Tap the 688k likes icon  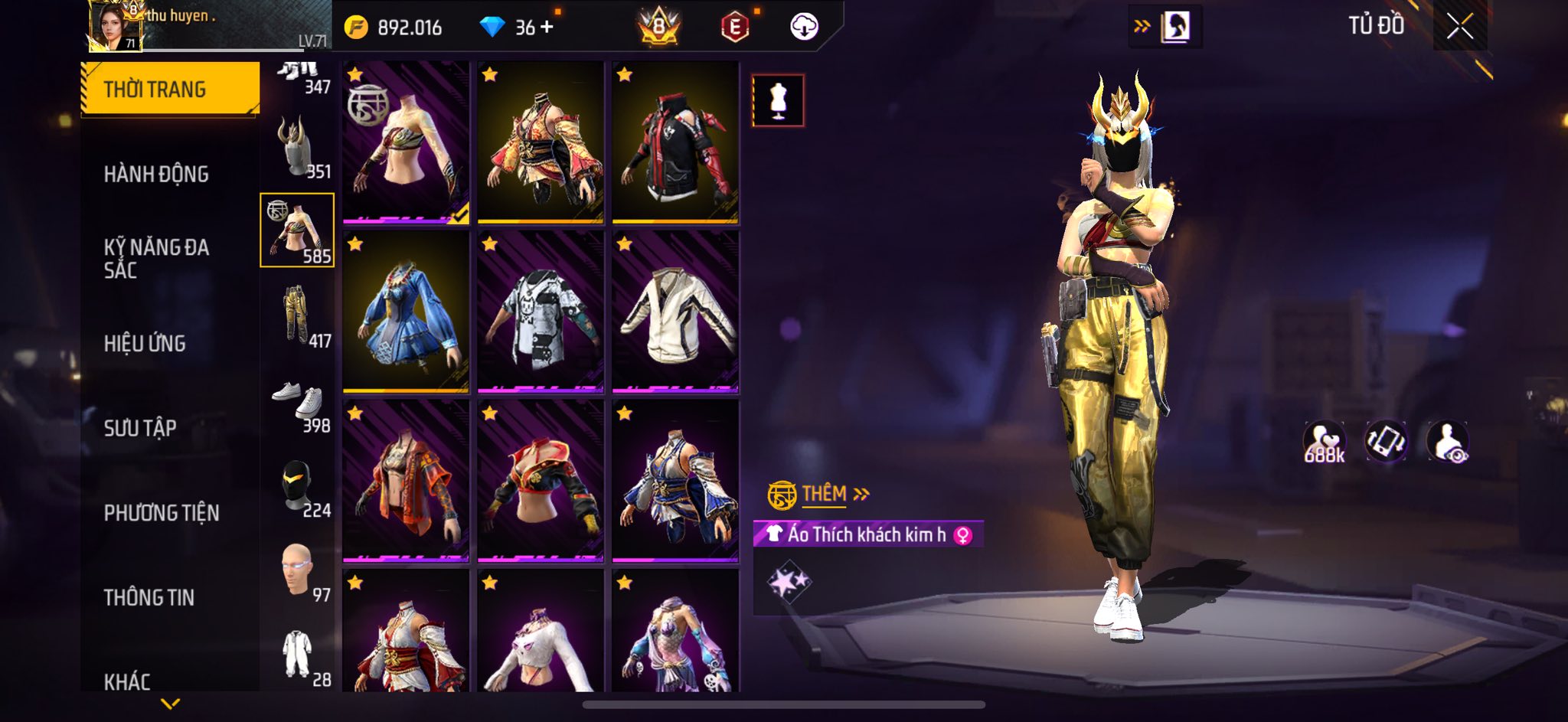[x=1324, y=443]
